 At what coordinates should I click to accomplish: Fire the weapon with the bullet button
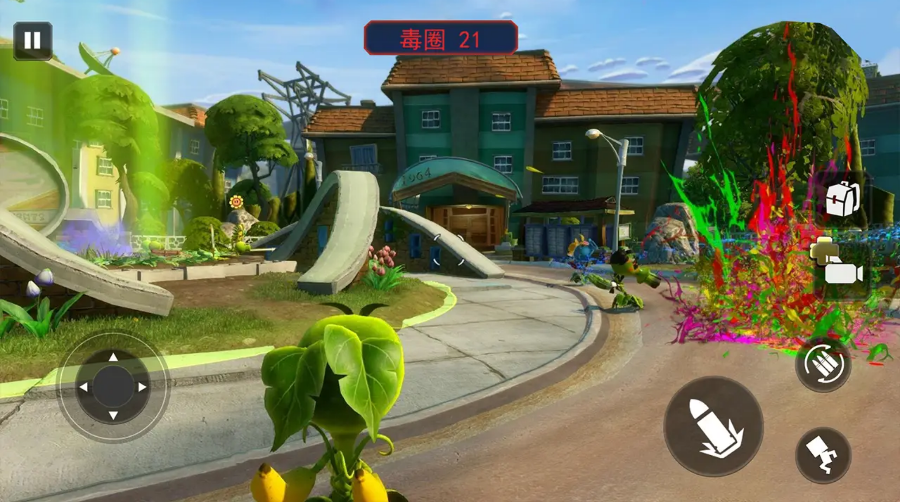click(713, 425)
